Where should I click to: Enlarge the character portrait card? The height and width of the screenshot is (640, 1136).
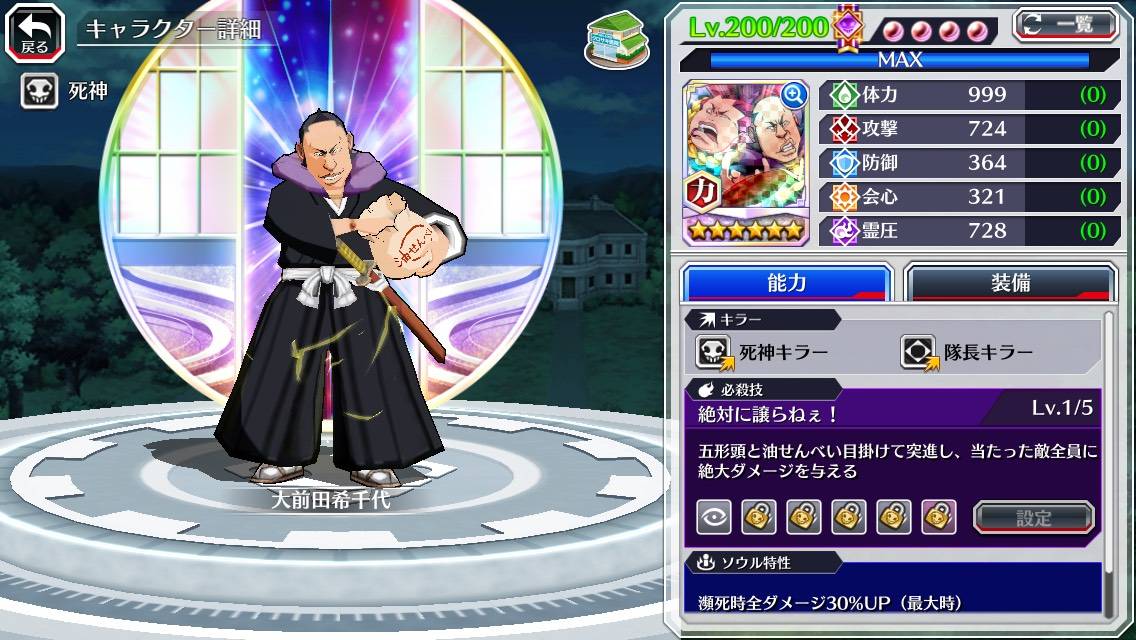click(793, 96)
